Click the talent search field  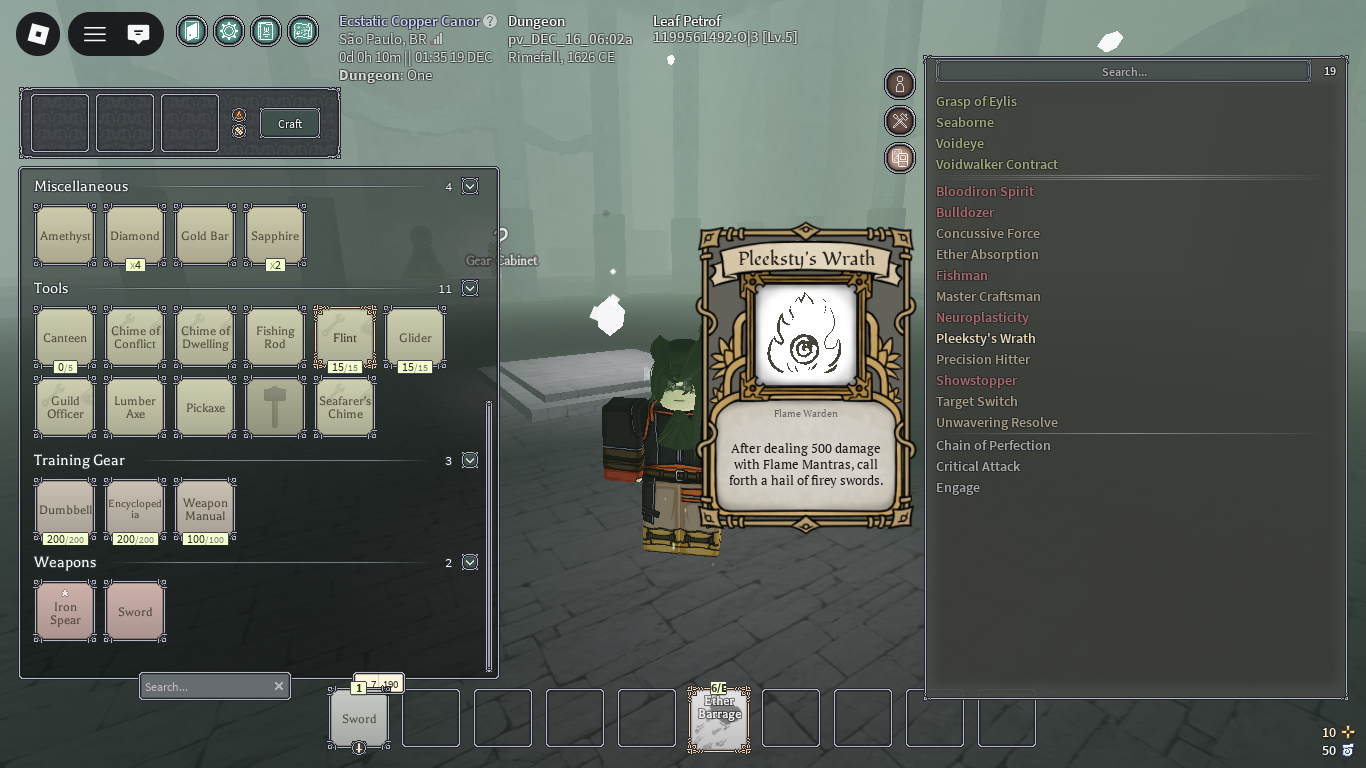(1123, 72)
